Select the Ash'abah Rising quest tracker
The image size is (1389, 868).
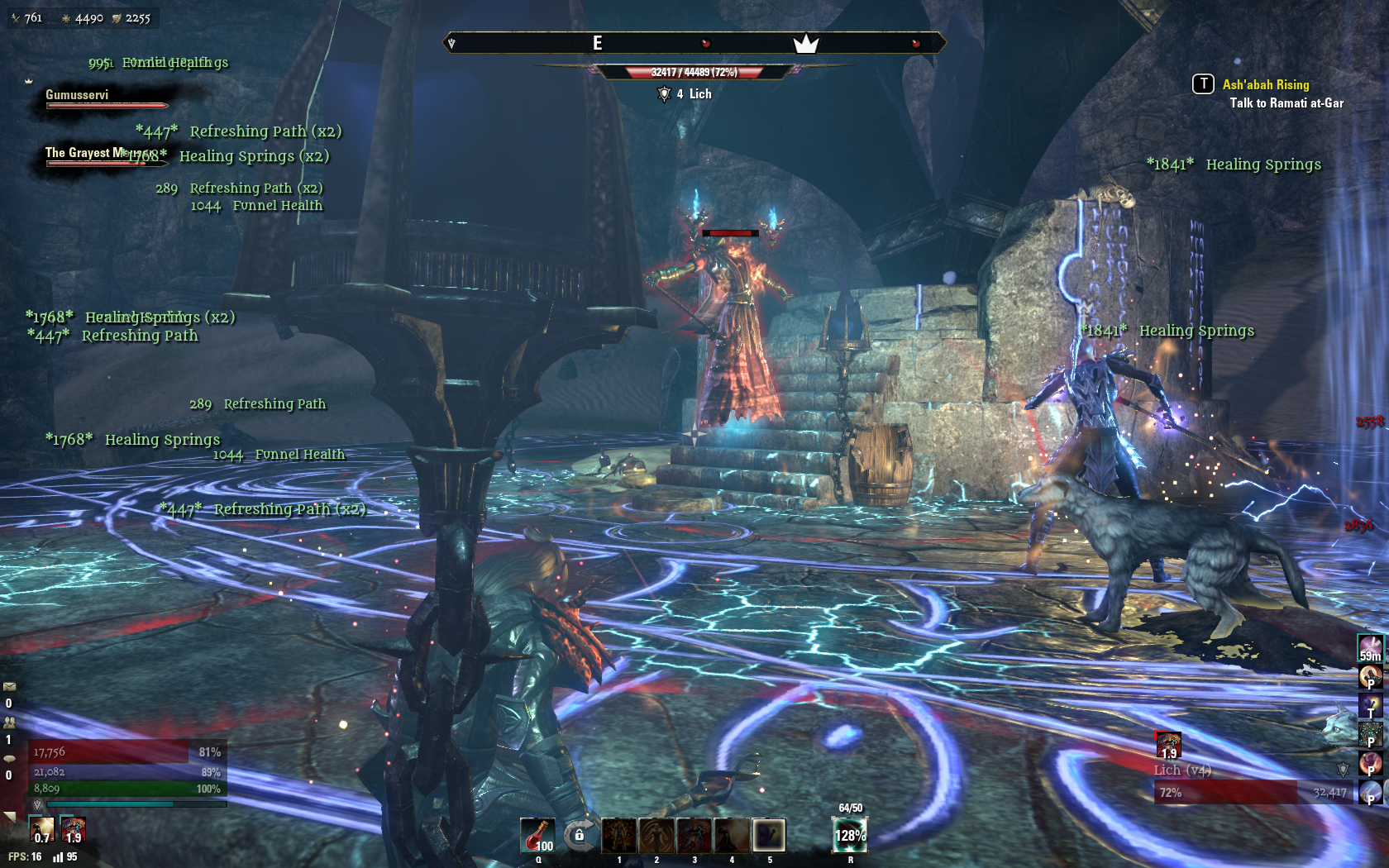click(1265, 84)
